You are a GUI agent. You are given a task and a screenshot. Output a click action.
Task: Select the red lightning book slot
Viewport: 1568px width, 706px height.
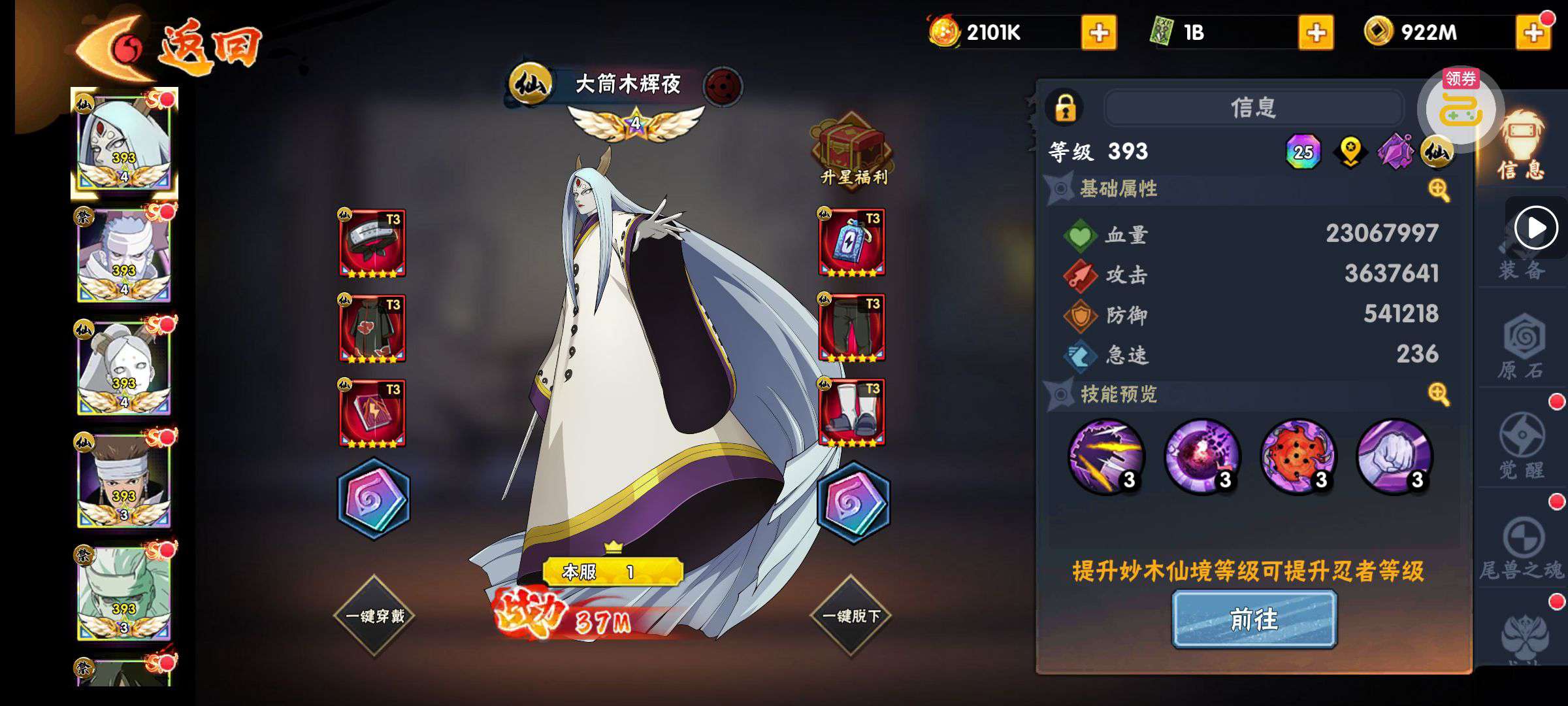(372, 413)
